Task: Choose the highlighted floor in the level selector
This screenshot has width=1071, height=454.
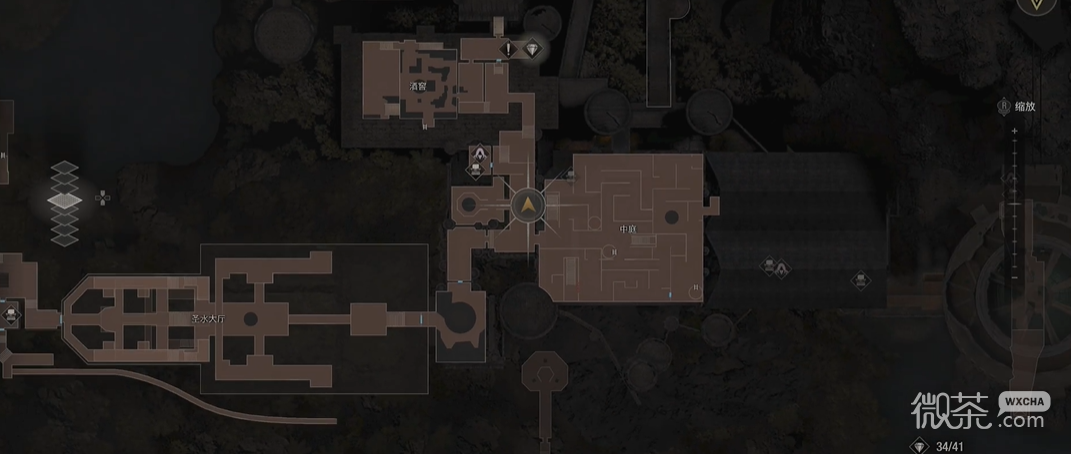Action: pos(65,201)
